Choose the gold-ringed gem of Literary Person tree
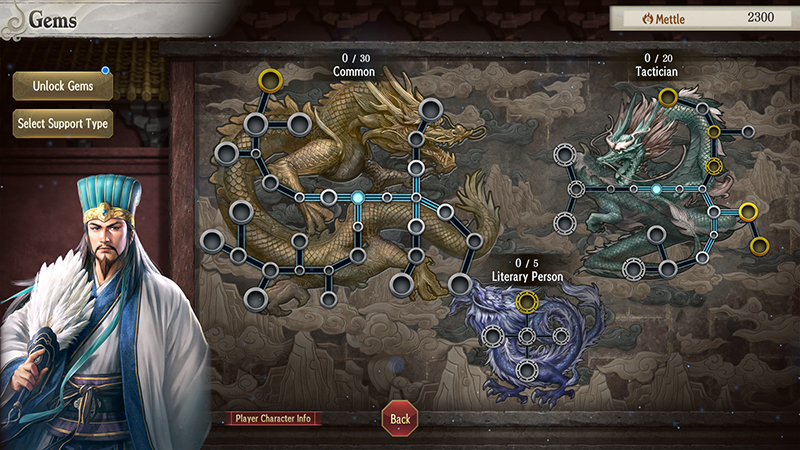Image resolution: width=800 pixels, height=450 pixels. (527, 301)
